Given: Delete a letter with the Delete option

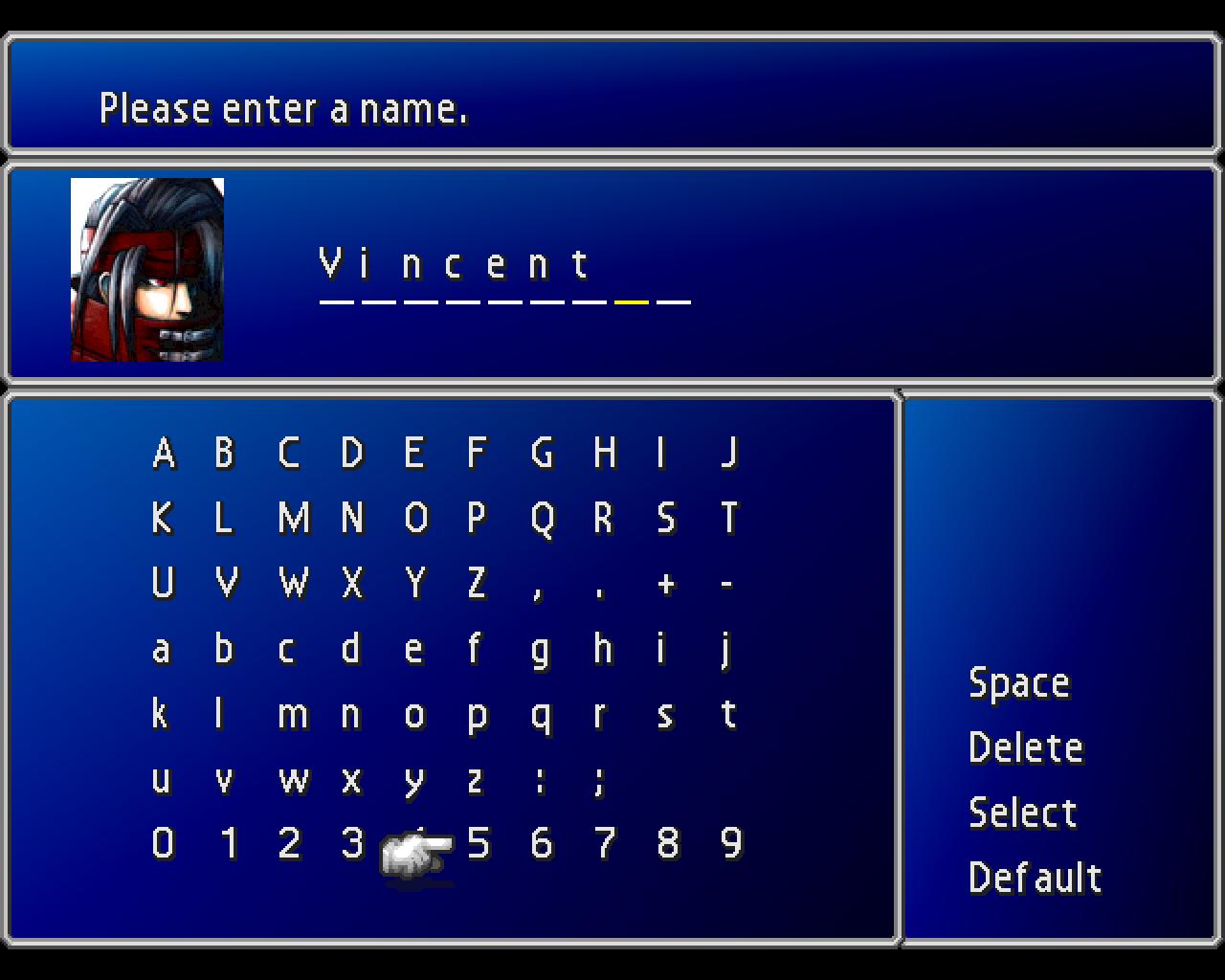Looking at the screenshot, I should click(1025, 747).
